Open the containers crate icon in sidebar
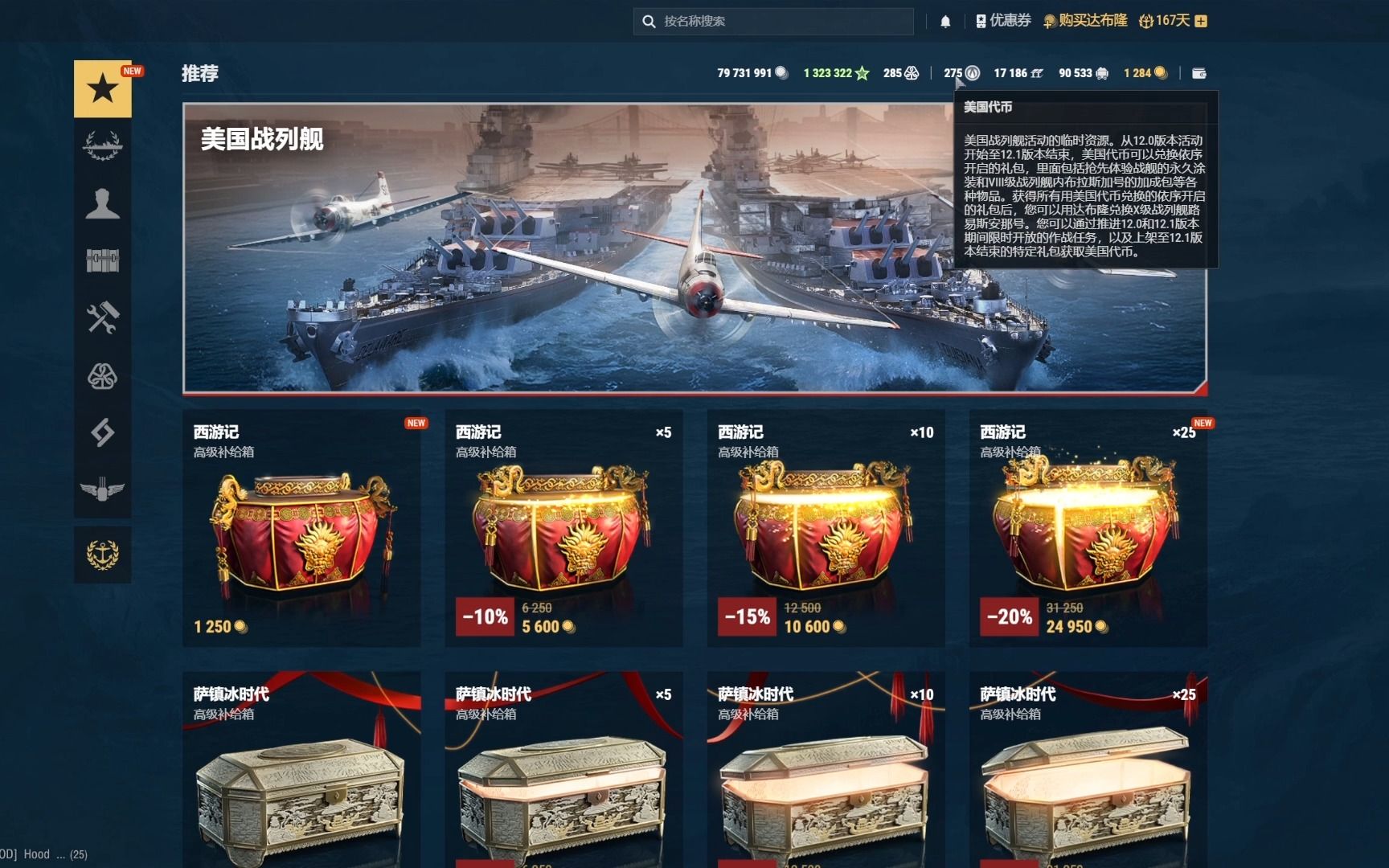Screen dimensions: 1389x868 pos(102,260)
